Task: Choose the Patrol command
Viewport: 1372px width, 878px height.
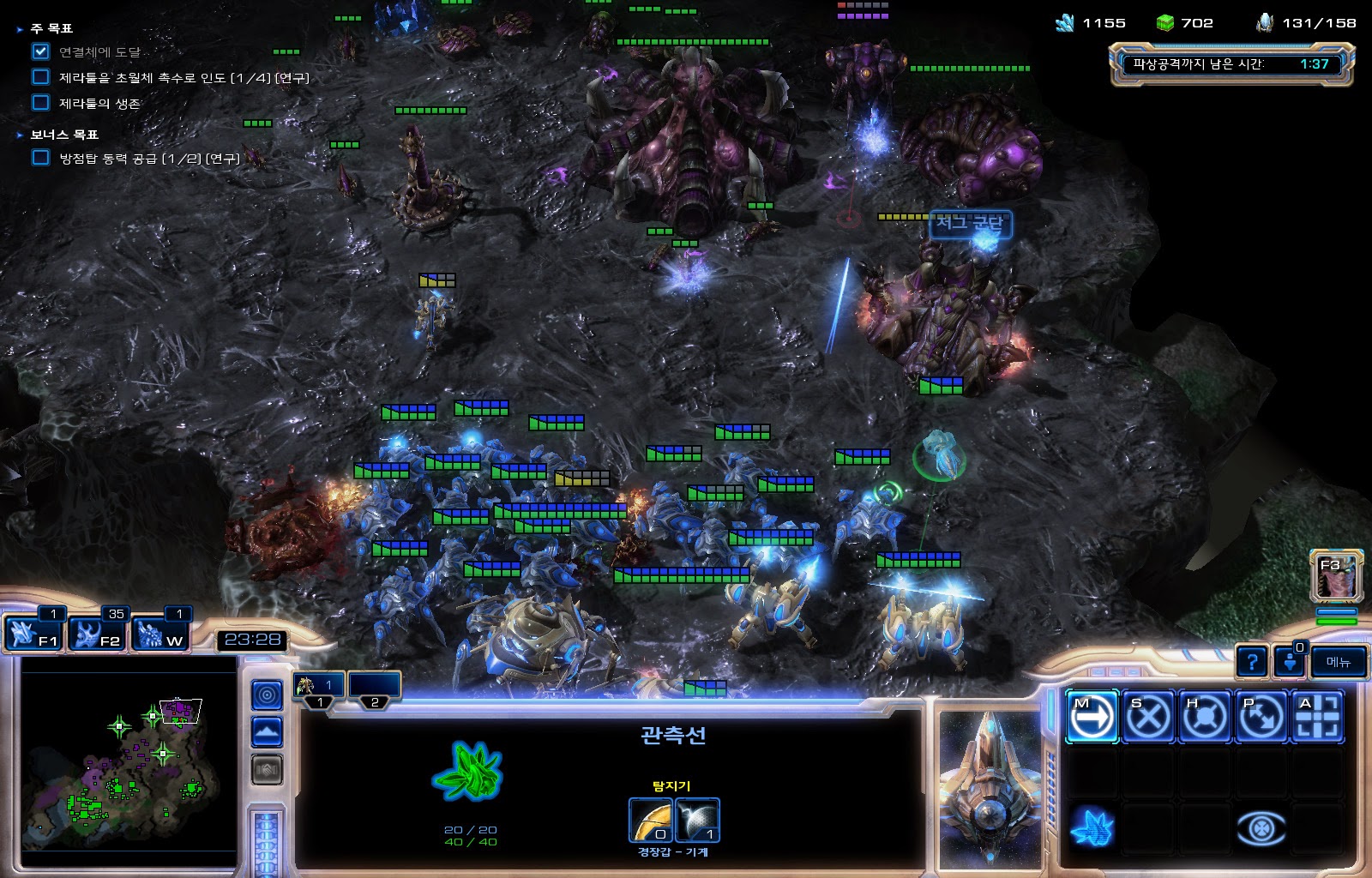Action: click(x=1261, y=717)
